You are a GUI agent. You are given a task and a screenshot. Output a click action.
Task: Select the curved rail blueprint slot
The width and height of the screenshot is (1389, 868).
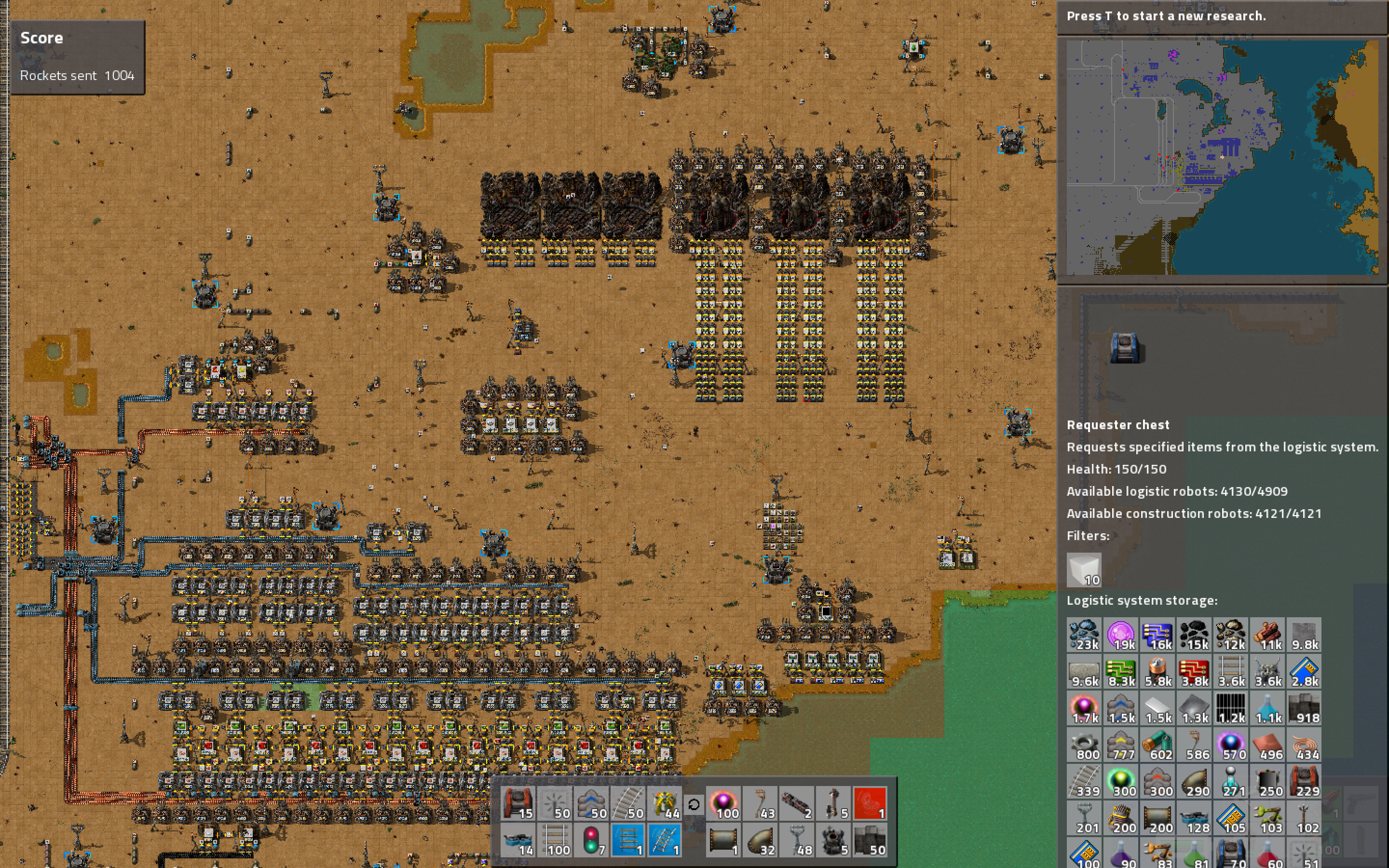(665, 839)
